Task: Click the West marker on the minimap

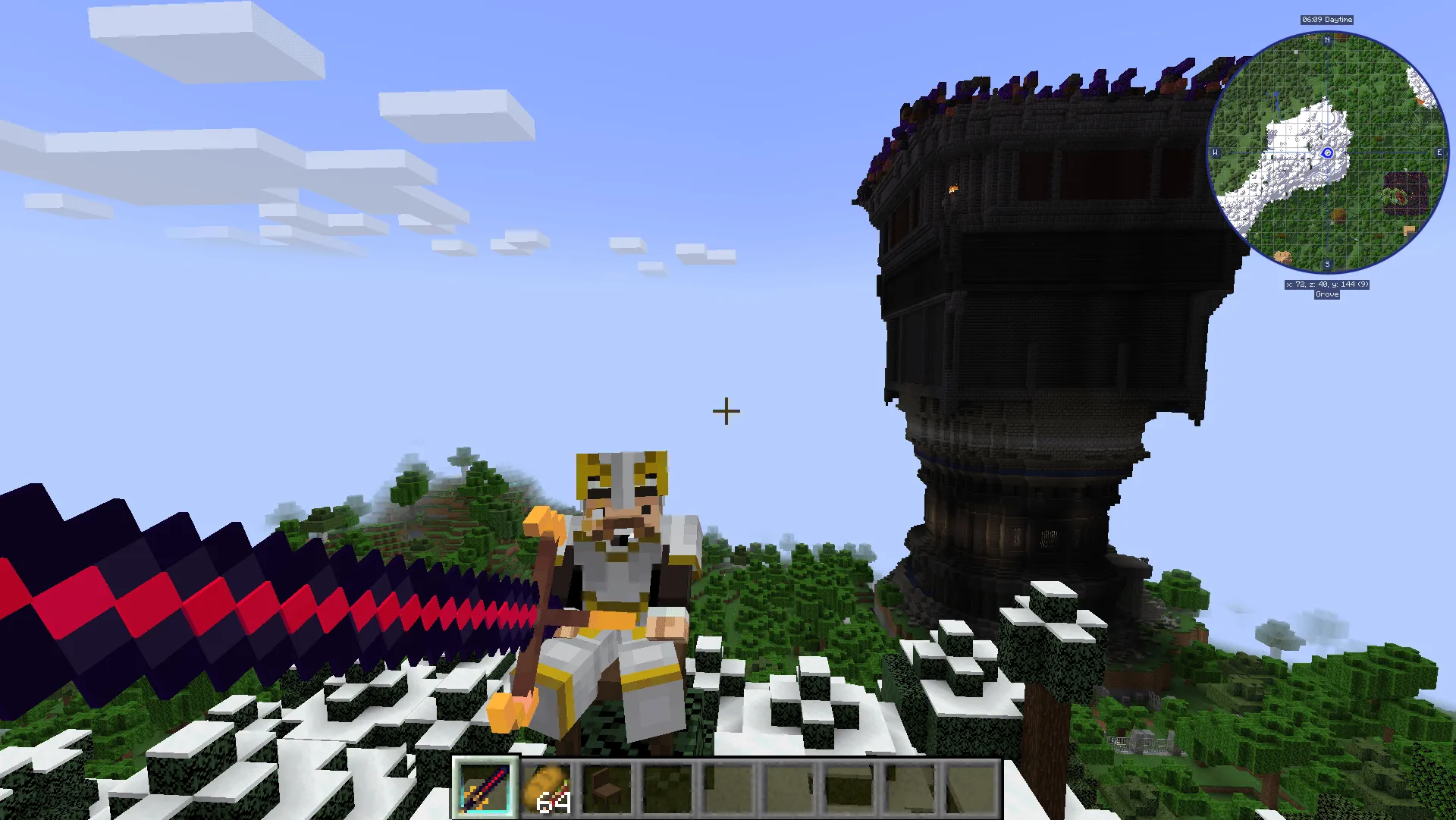Action: coord(1216,152)
